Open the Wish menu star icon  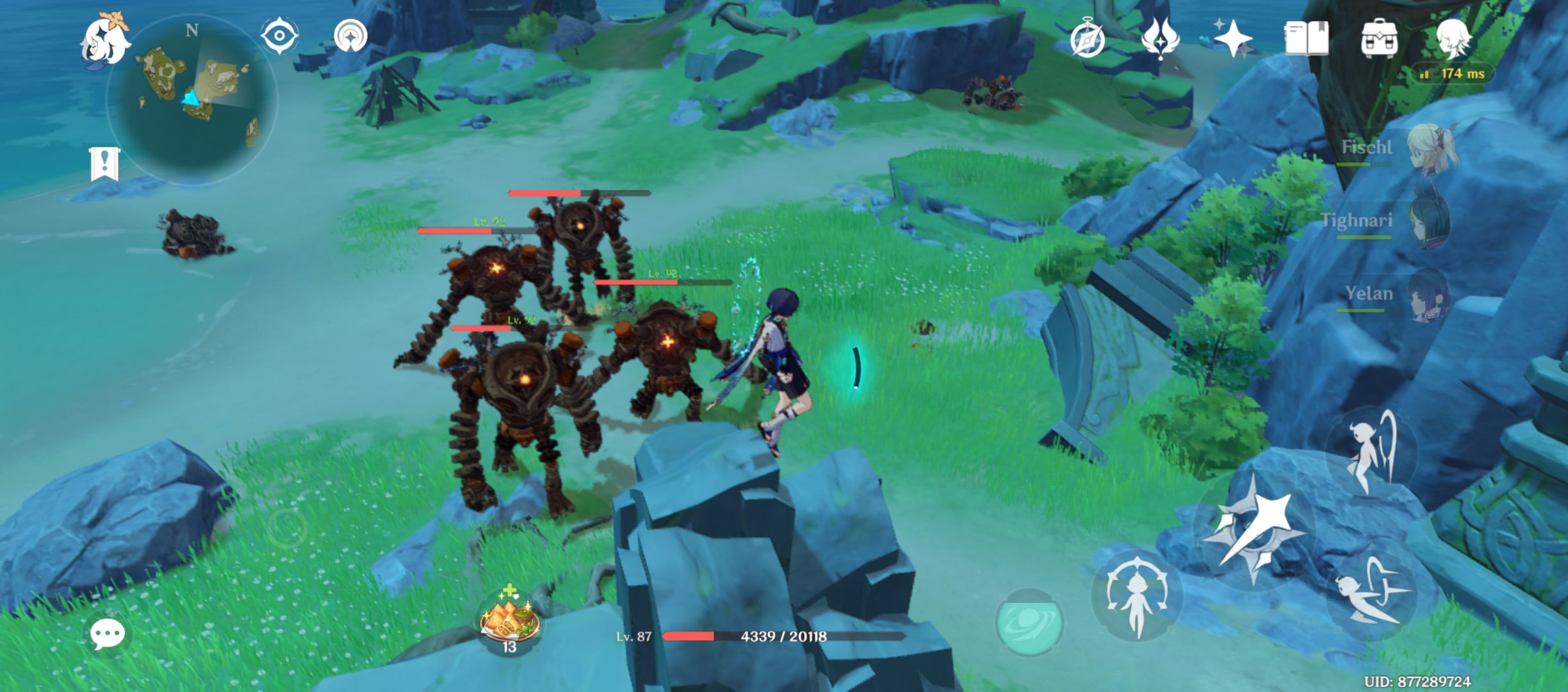(x=1234, y=38)
